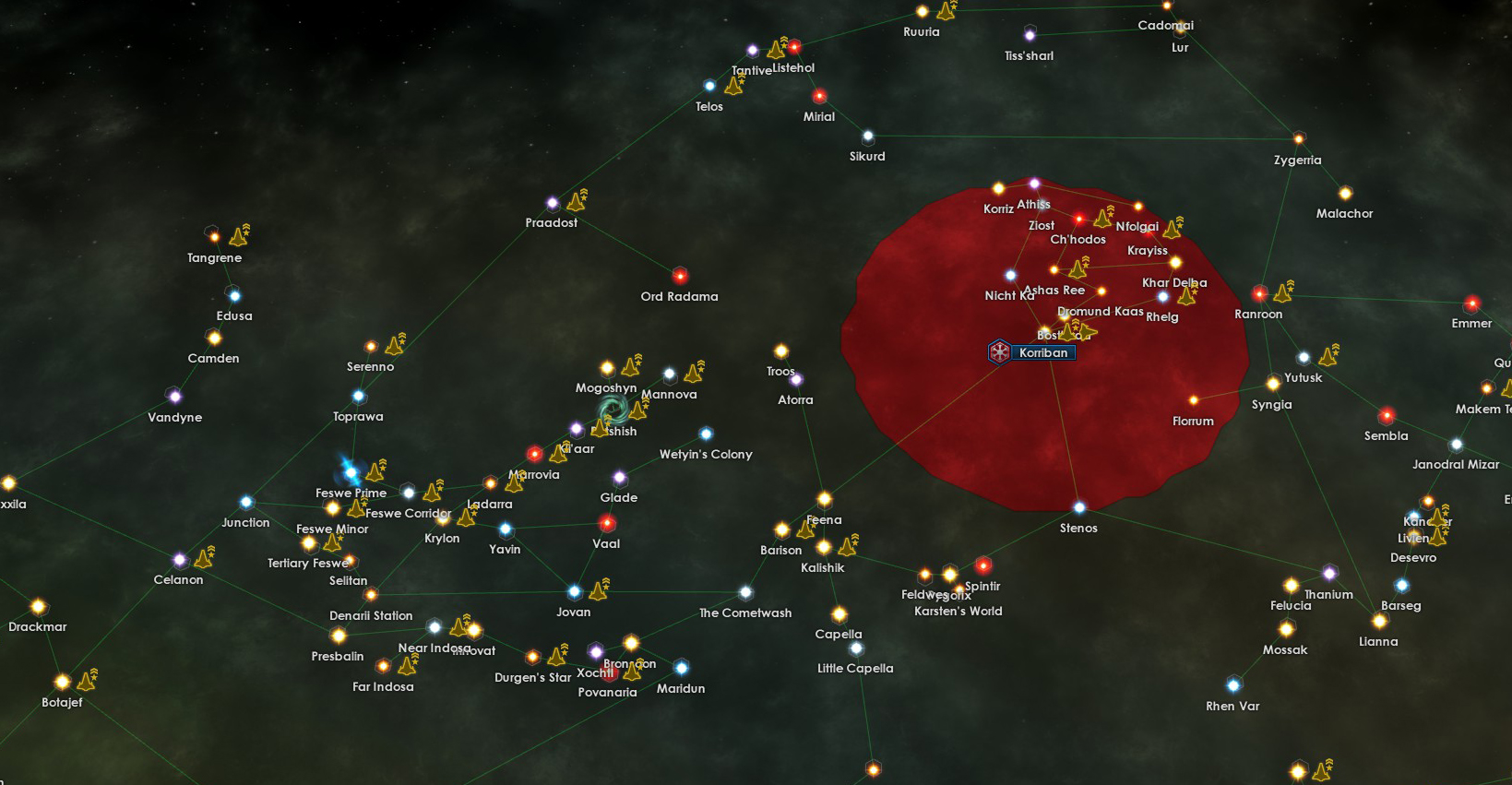Click the Malachor system name
The height and width of the screenshot is (785, 1512).
tap(1345, 213)
